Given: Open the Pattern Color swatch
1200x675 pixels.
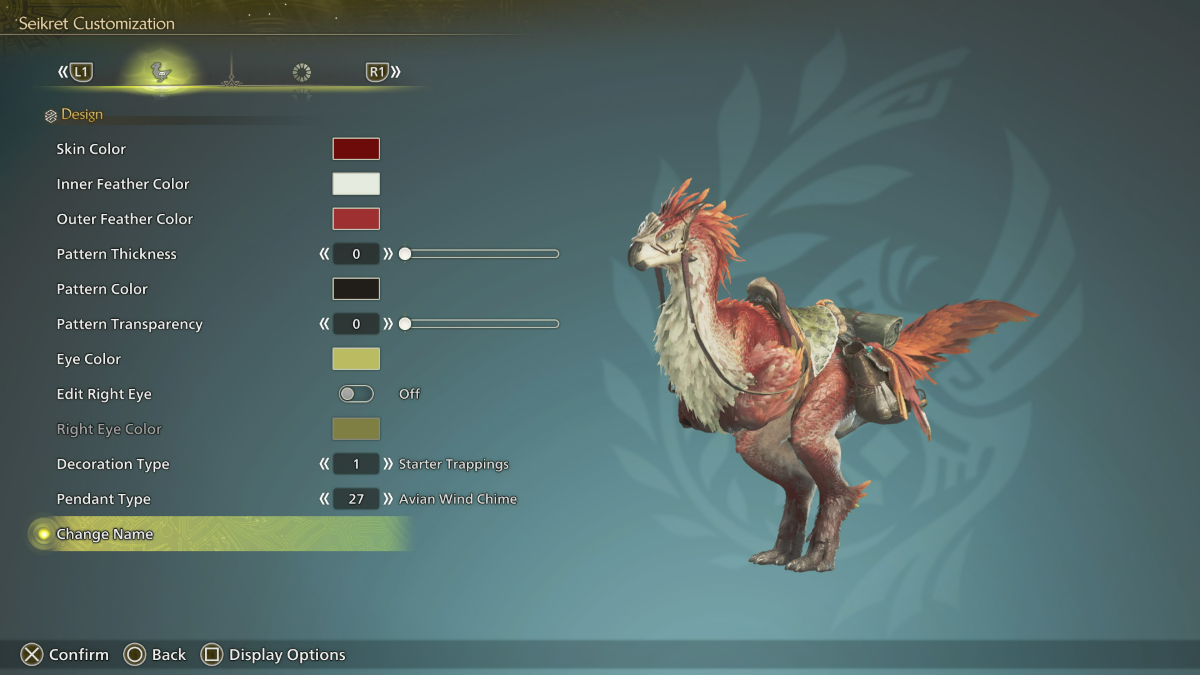Looking at the screenshot, I should (x=356, y=289).
